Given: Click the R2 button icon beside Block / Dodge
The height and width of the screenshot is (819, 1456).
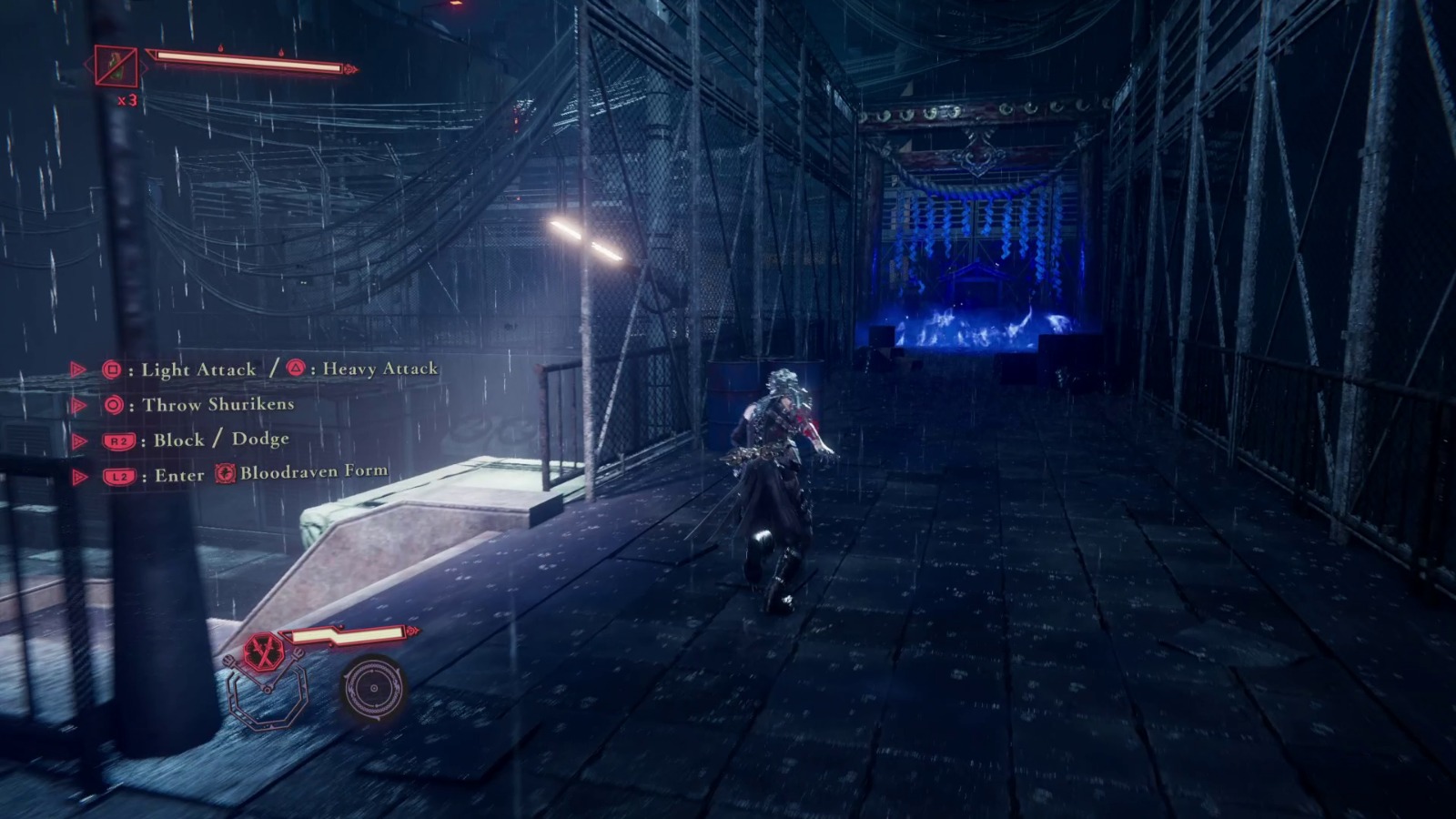Looking at the screenshot, I should click(x=118, y=439).
